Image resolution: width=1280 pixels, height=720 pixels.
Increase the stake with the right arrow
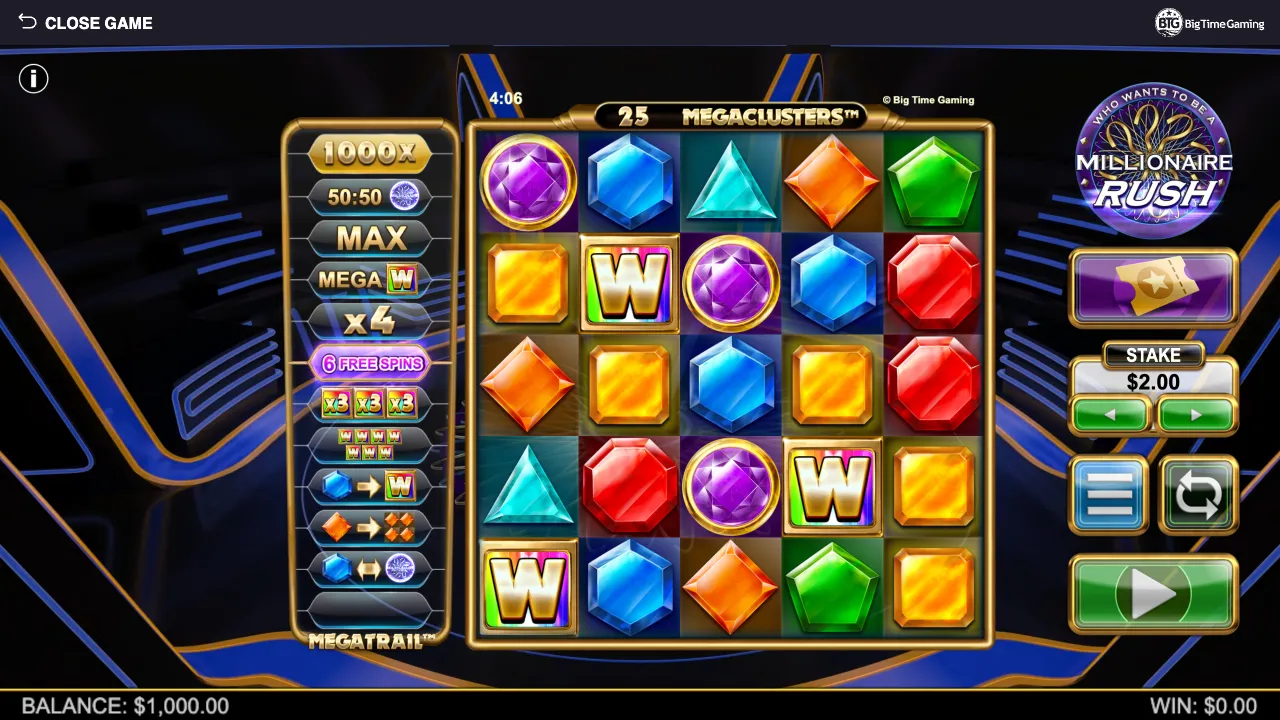[x=1196, y=414]
